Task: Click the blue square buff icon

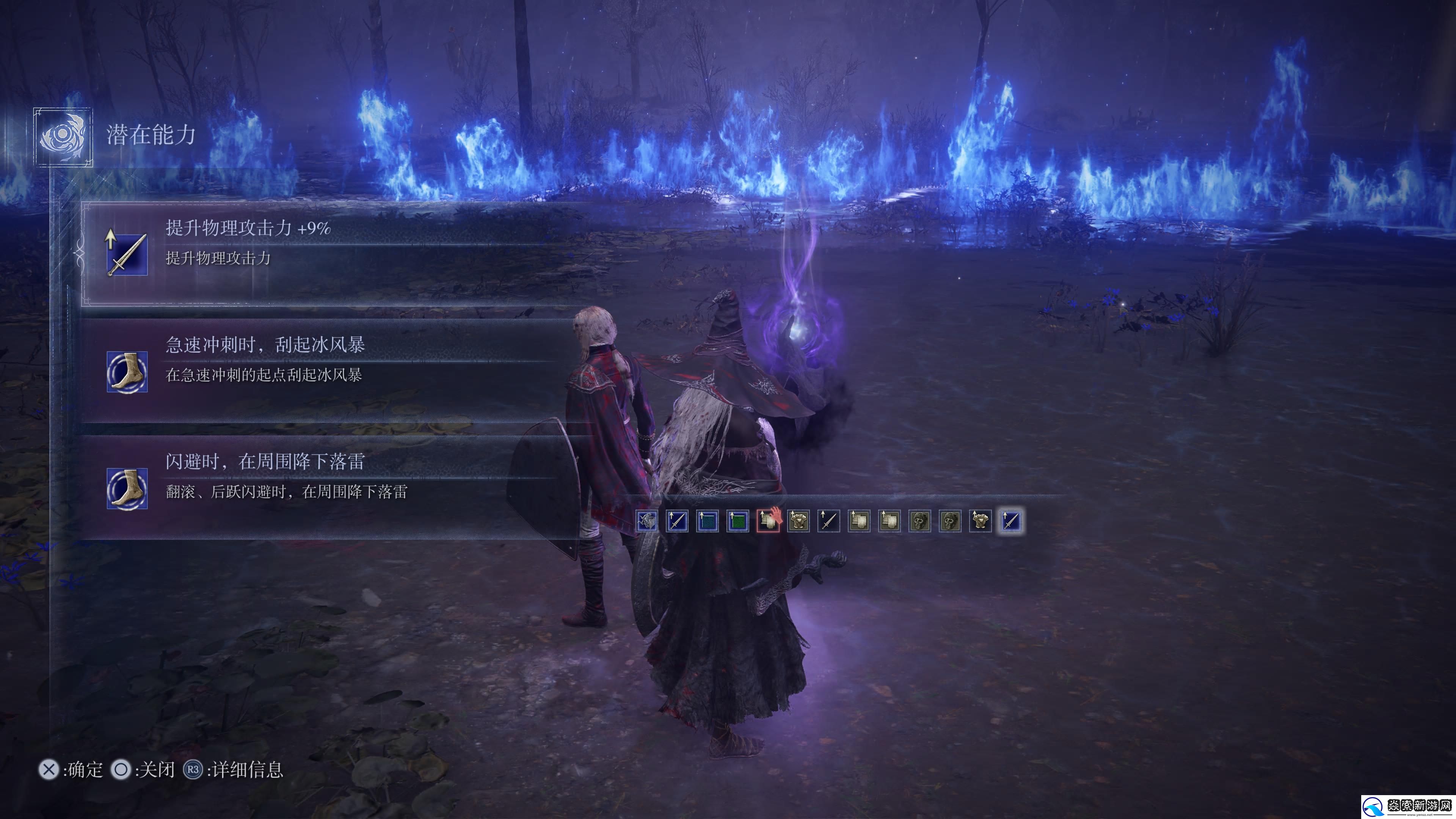Action: (707, 521)
